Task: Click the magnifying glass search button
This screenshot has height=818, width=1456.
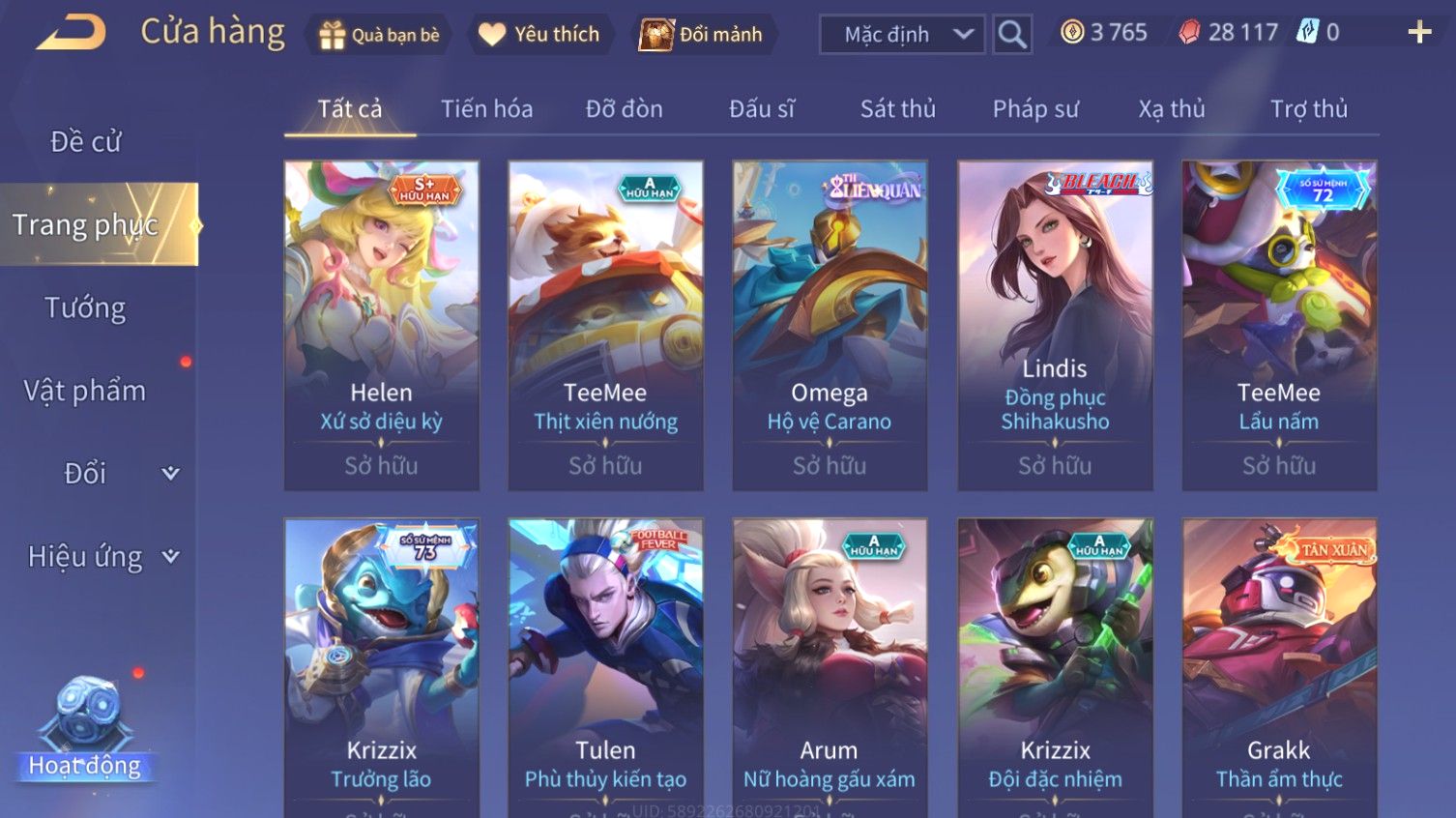Action: [1012, 35]
